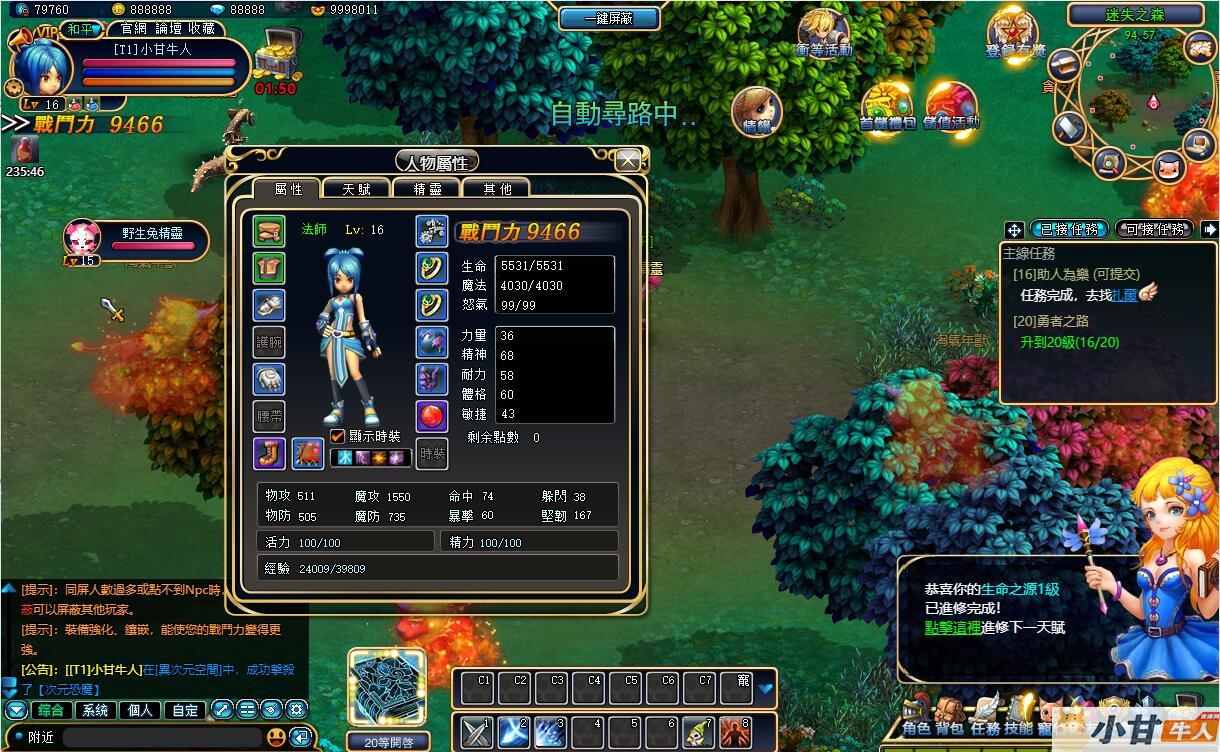This screenshot has height=752, width=1220.
Task: Open the 論壇 forum link
Action: click(x=168, y=28)
